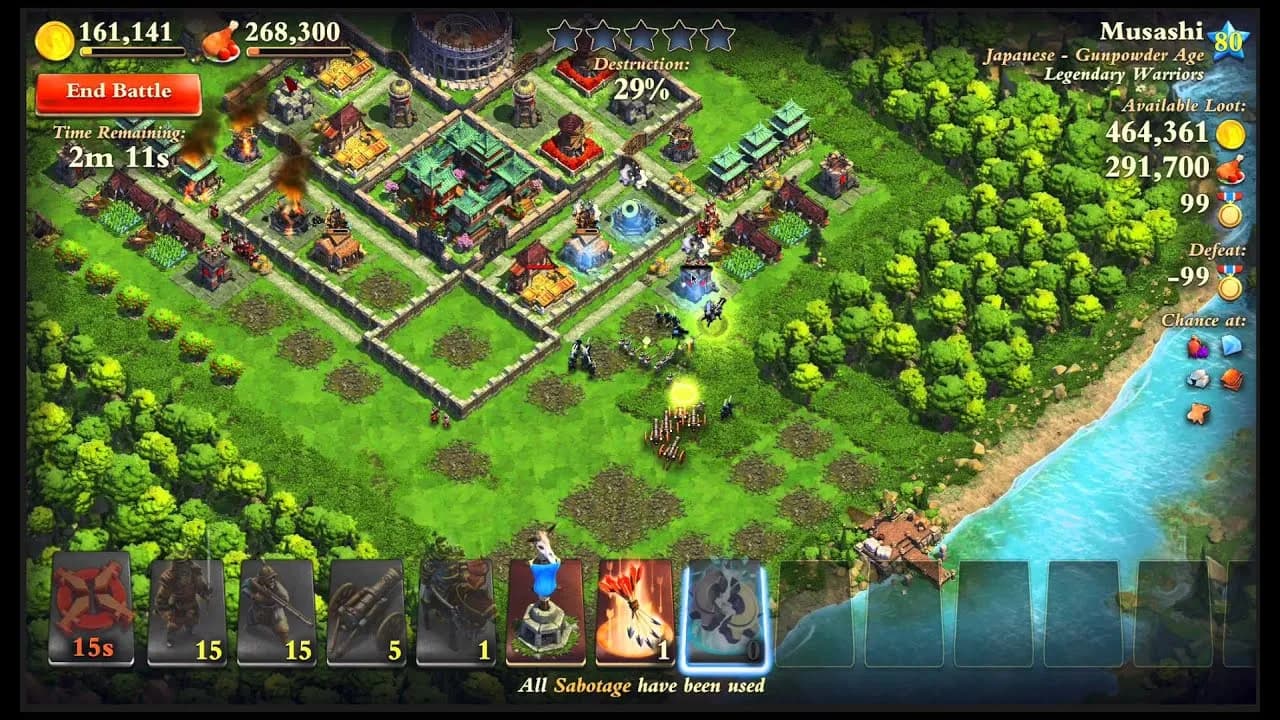Select the depleted Sabotage tactic card
Image resolution: width=1280 pixels, height=720 pixels.
click(722, 610)
